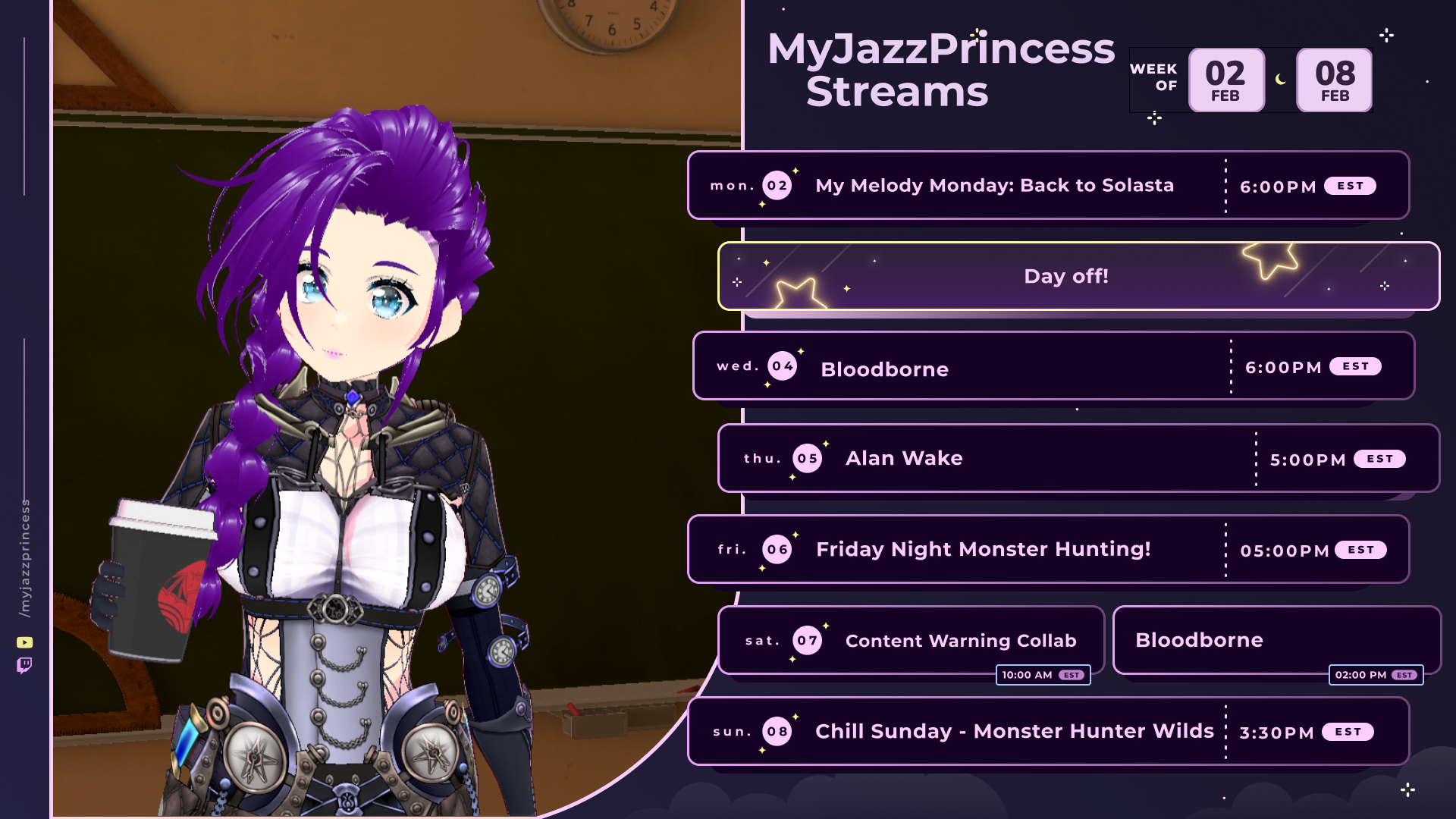This screenshot has height=819, width=1456.
Task: Select the My Melody Monday: Back to Solasta row
Action: 993,186
